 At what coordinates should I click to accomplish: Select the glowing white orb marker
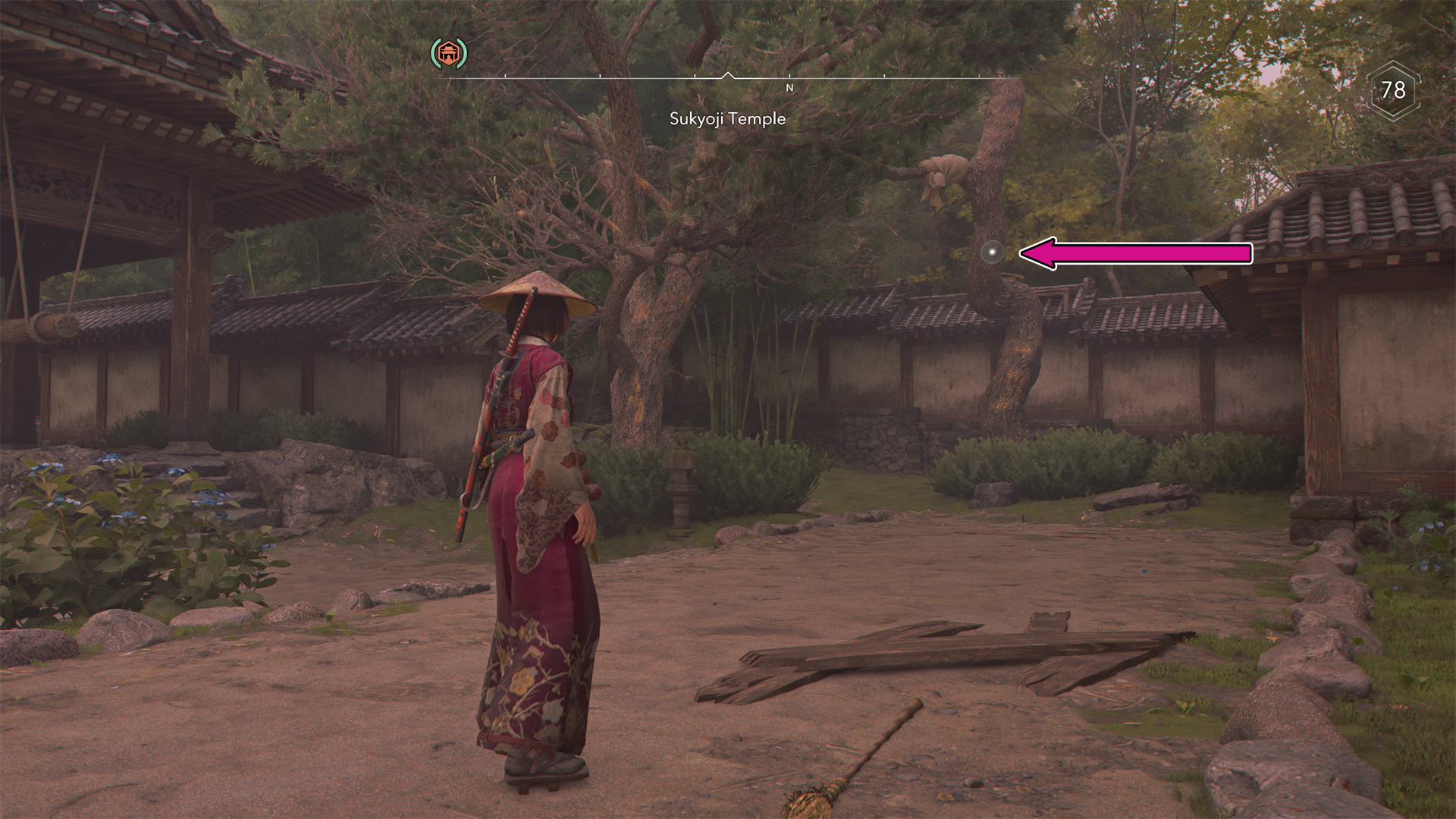click(991, 253)
